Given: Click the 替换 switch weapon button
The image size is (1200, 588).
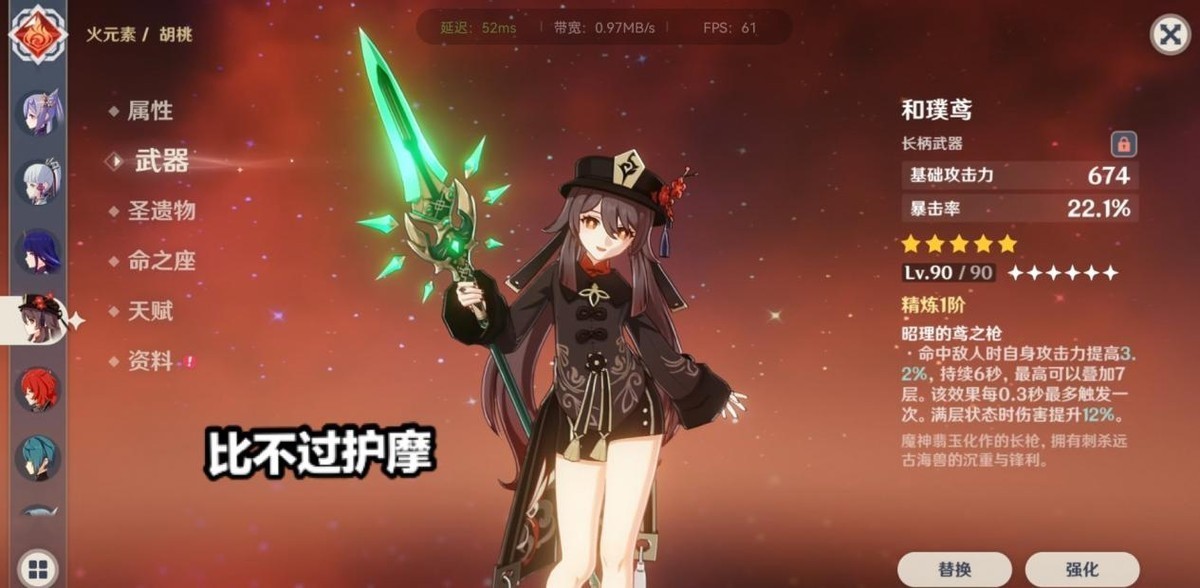Looking at the screenshot, I should (955, 569).
